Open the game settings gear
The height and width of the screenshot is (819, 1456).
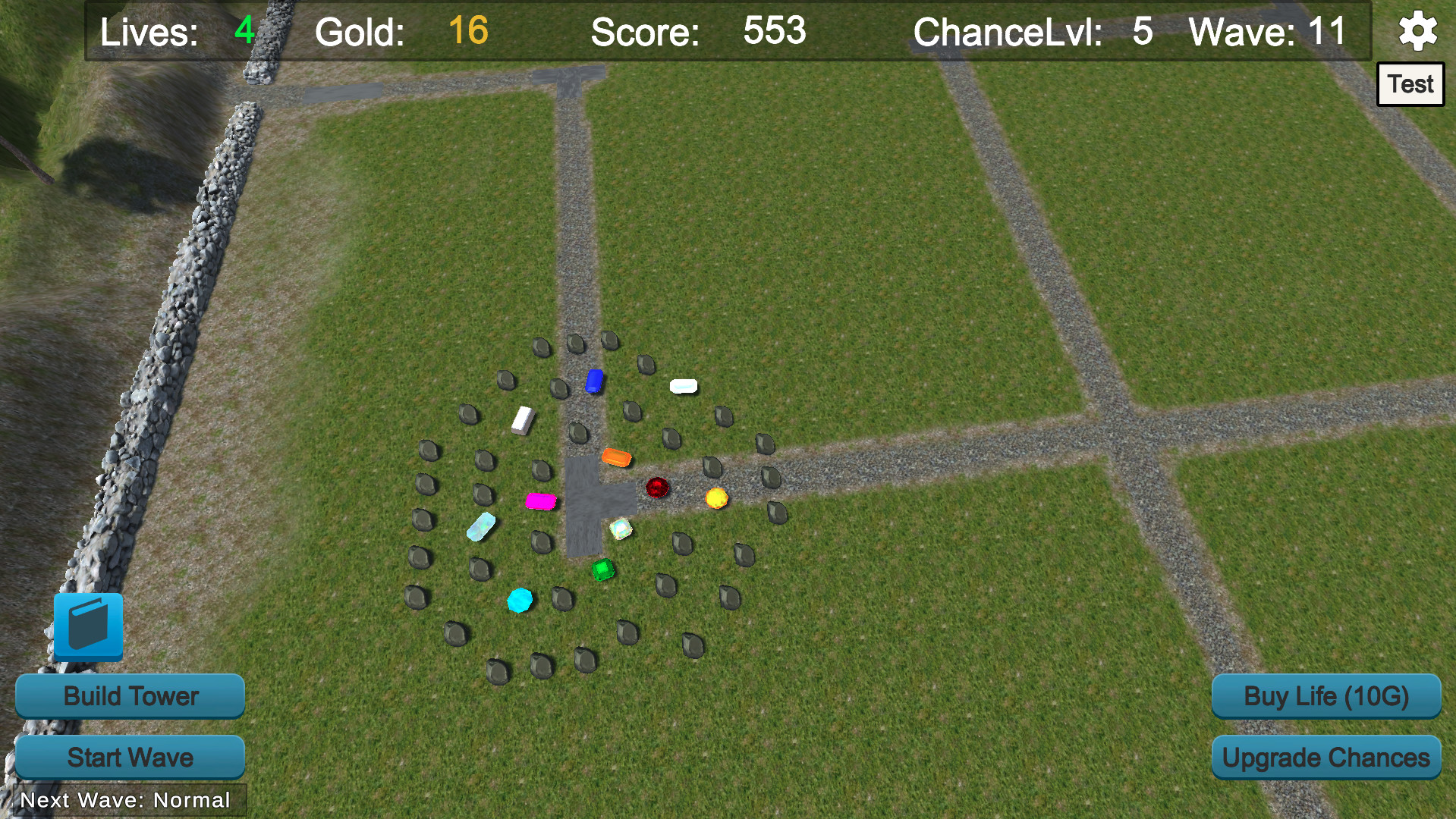[1417, 31]
